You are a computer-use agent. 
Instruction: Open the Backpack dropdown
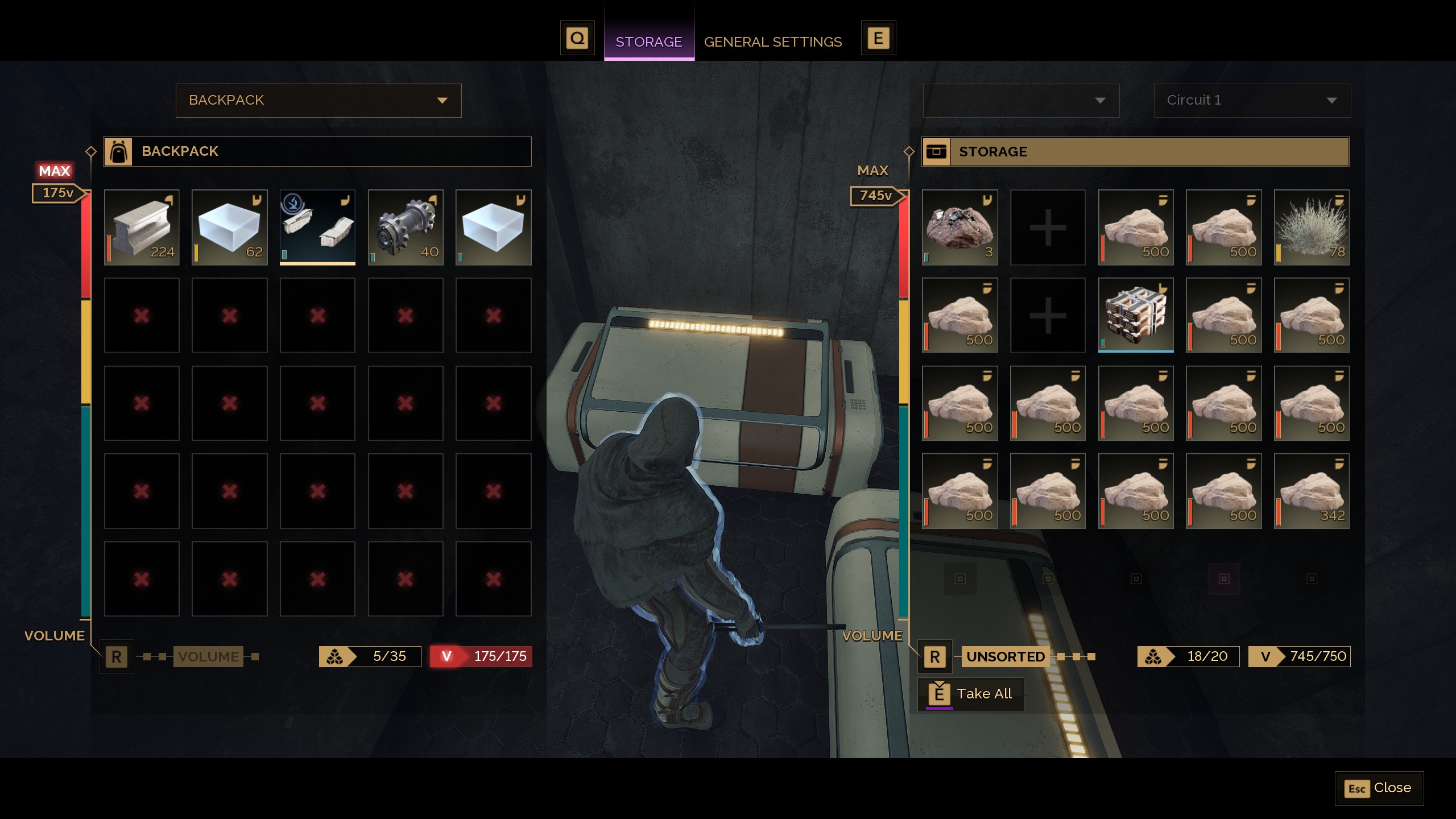pos(318,101)
